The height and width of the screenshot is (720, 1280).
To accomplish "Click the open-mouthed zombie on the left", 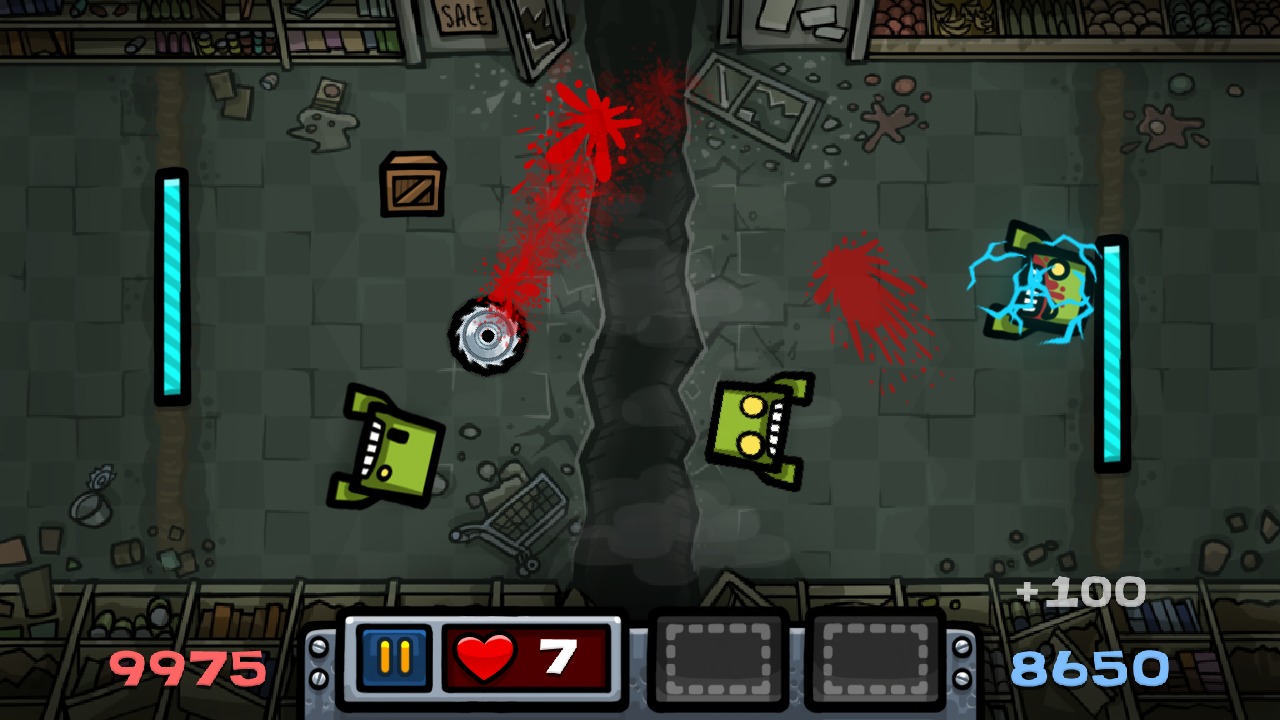I will (x=390, y=450).
